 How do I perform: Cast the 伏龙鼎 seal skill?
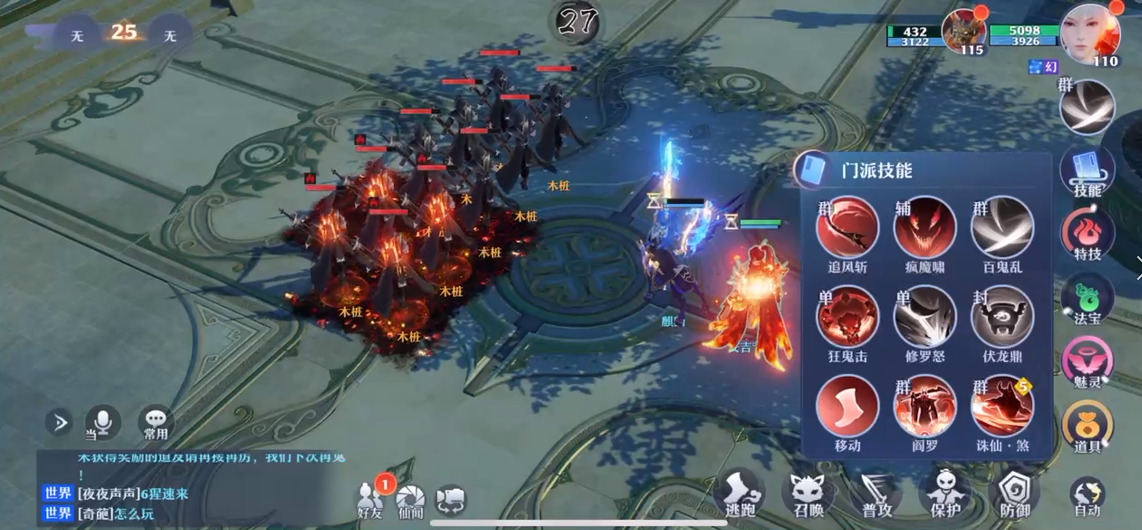click(x=1001, y=317)
